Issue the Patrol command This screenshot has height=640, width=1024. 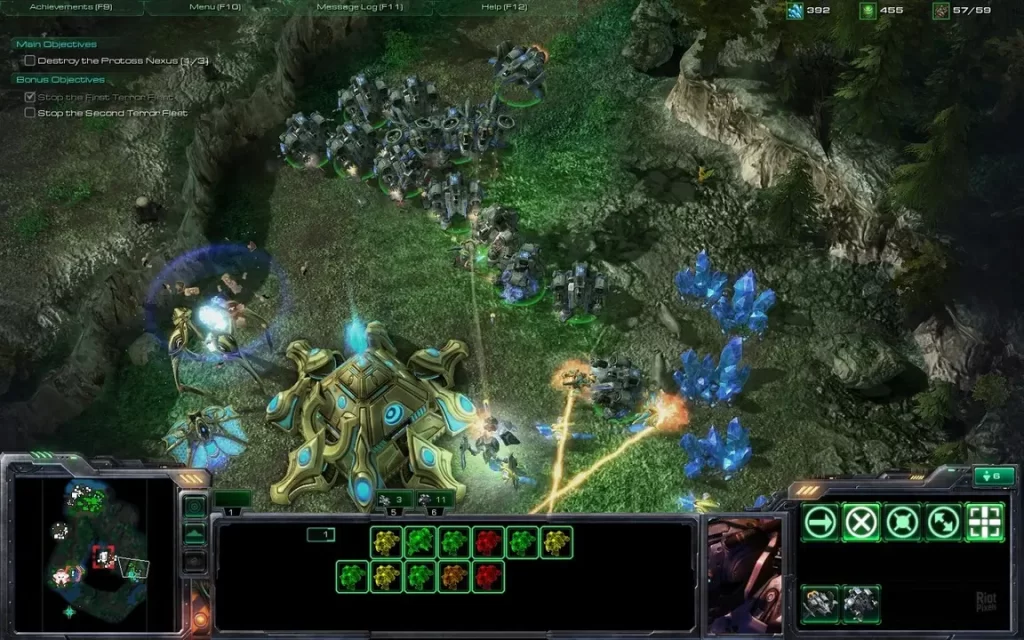pos(943,521)
